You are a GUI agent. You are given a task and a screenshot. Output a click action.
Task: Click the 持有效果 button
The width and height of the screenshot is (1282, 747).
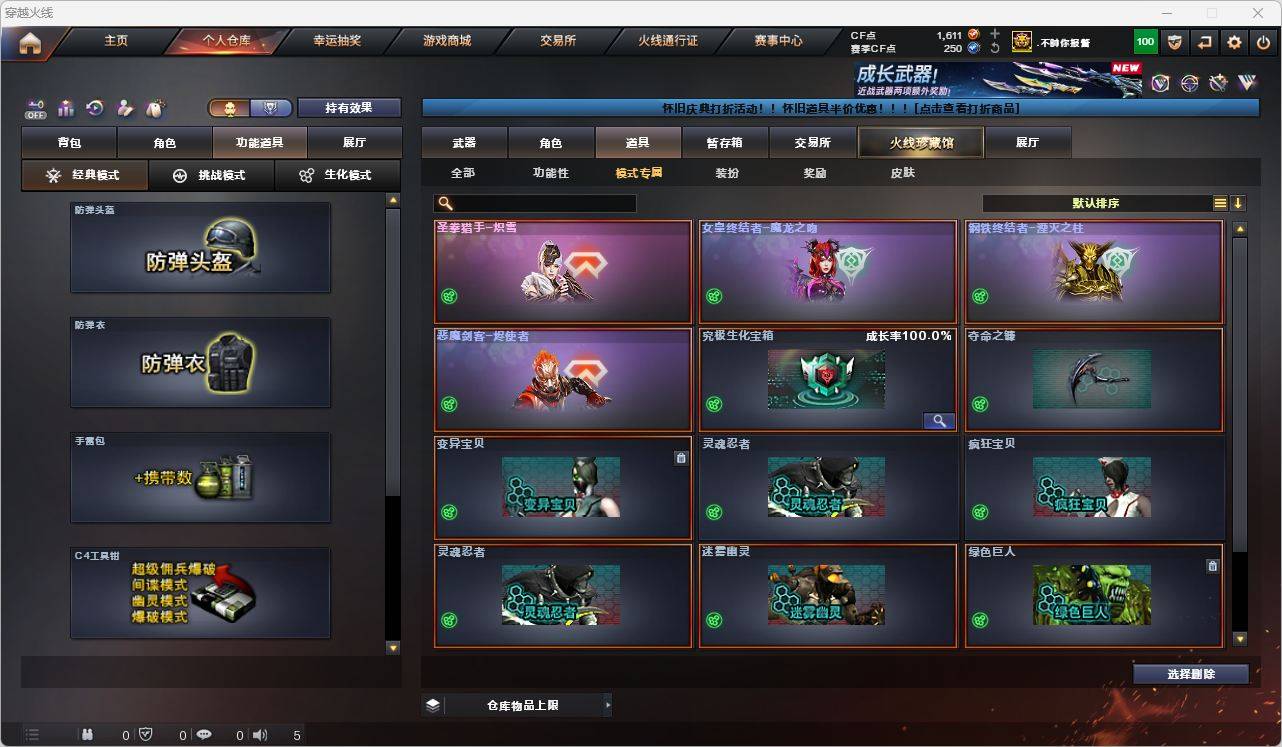coord(348,107)
